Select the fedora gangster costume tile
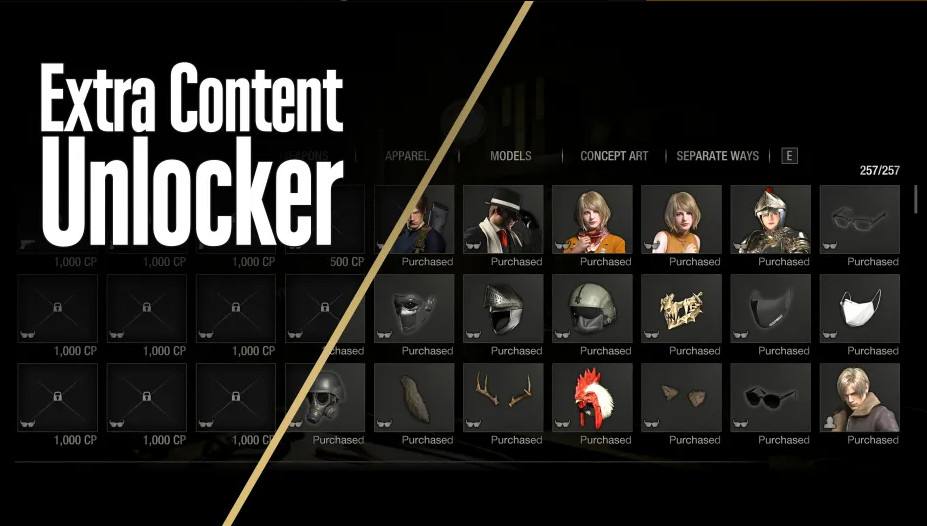The height and width of the screenshot is (526, 927). (503, 219)
